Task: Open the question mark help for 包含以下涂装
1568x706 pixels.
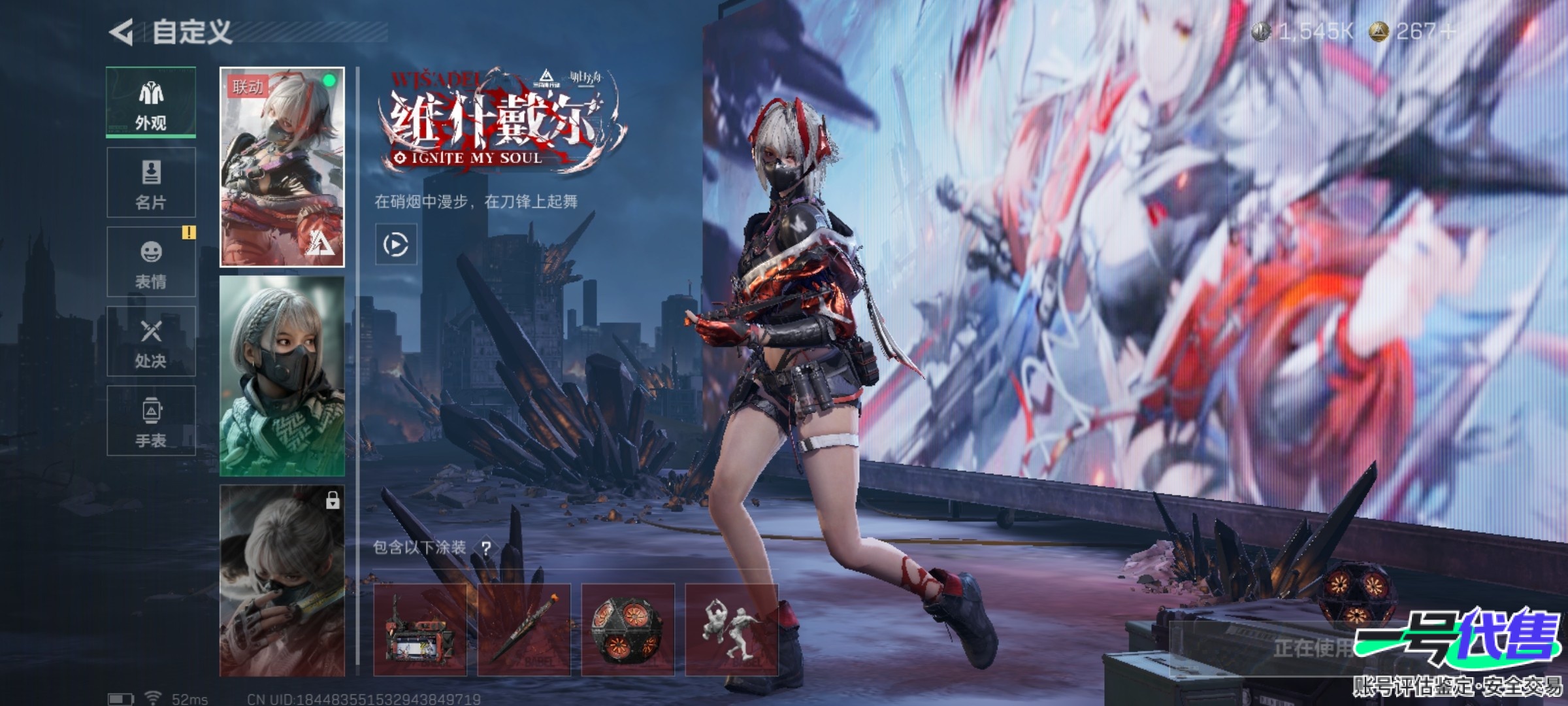Action: click(486, 548)
